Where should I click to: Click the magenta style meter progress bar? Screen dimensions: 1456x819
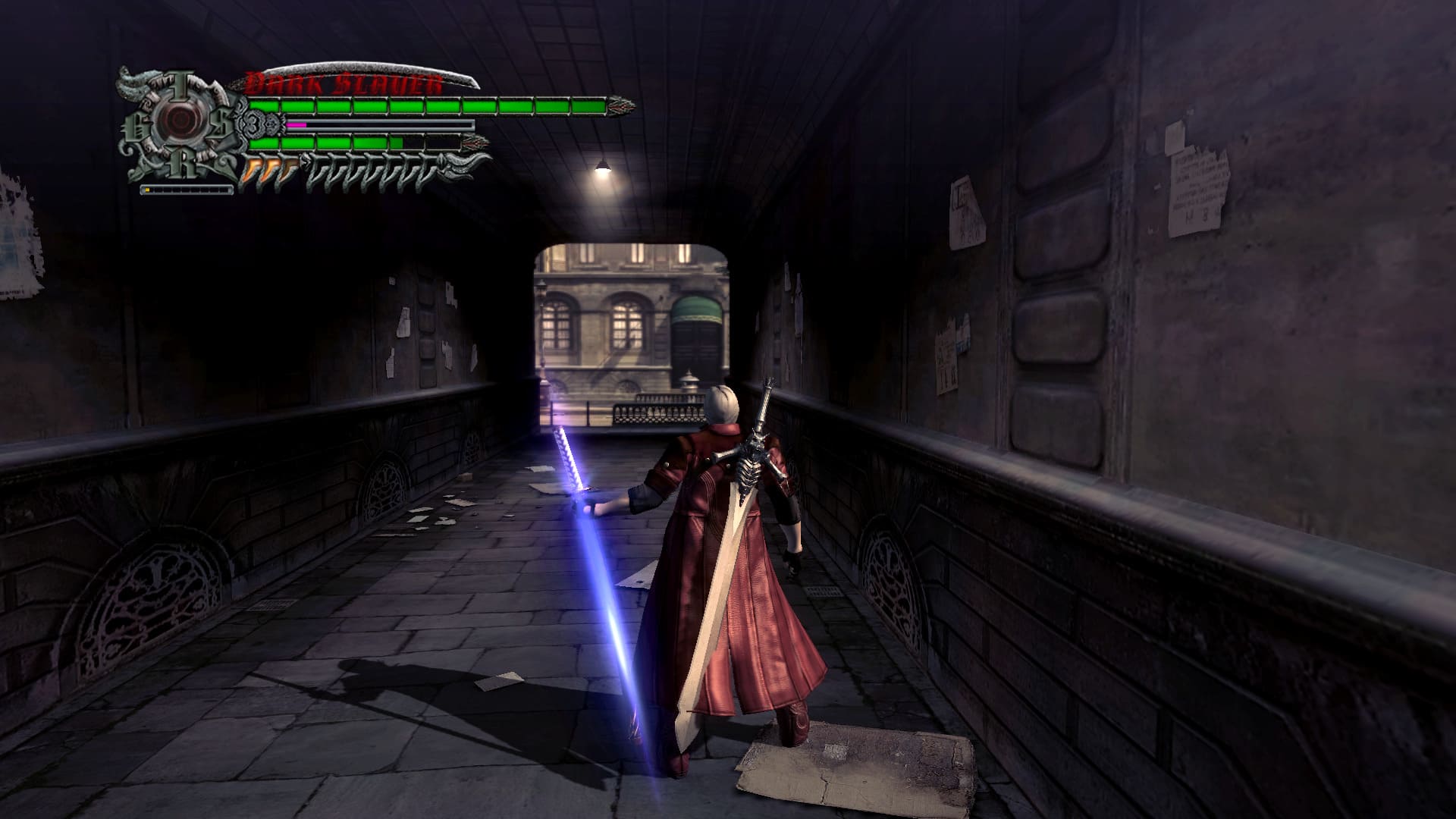(296, 124)
